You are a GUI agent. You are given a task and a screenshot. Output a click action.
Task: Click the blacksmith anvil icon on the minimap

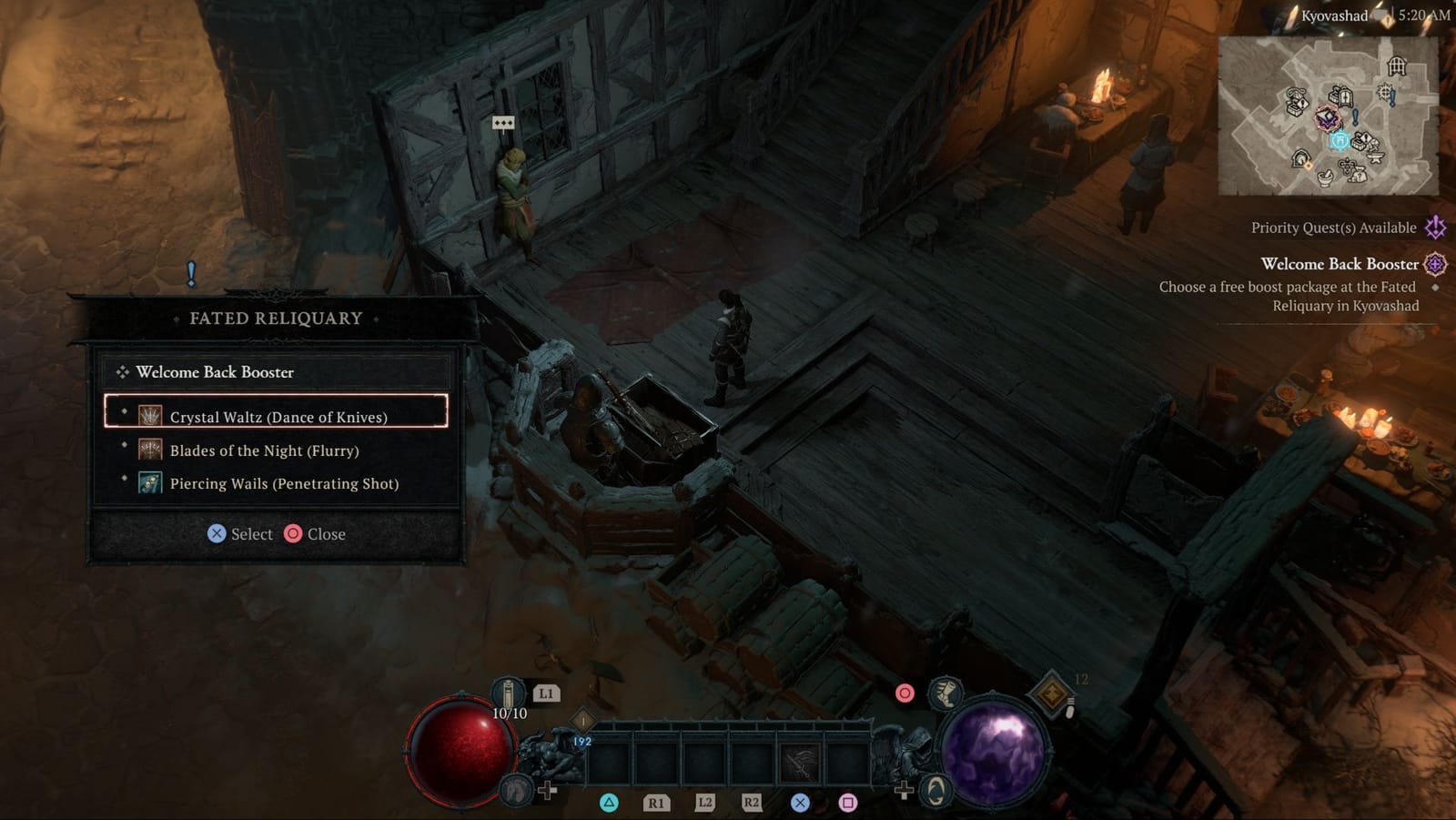[x=1375, y=157]
